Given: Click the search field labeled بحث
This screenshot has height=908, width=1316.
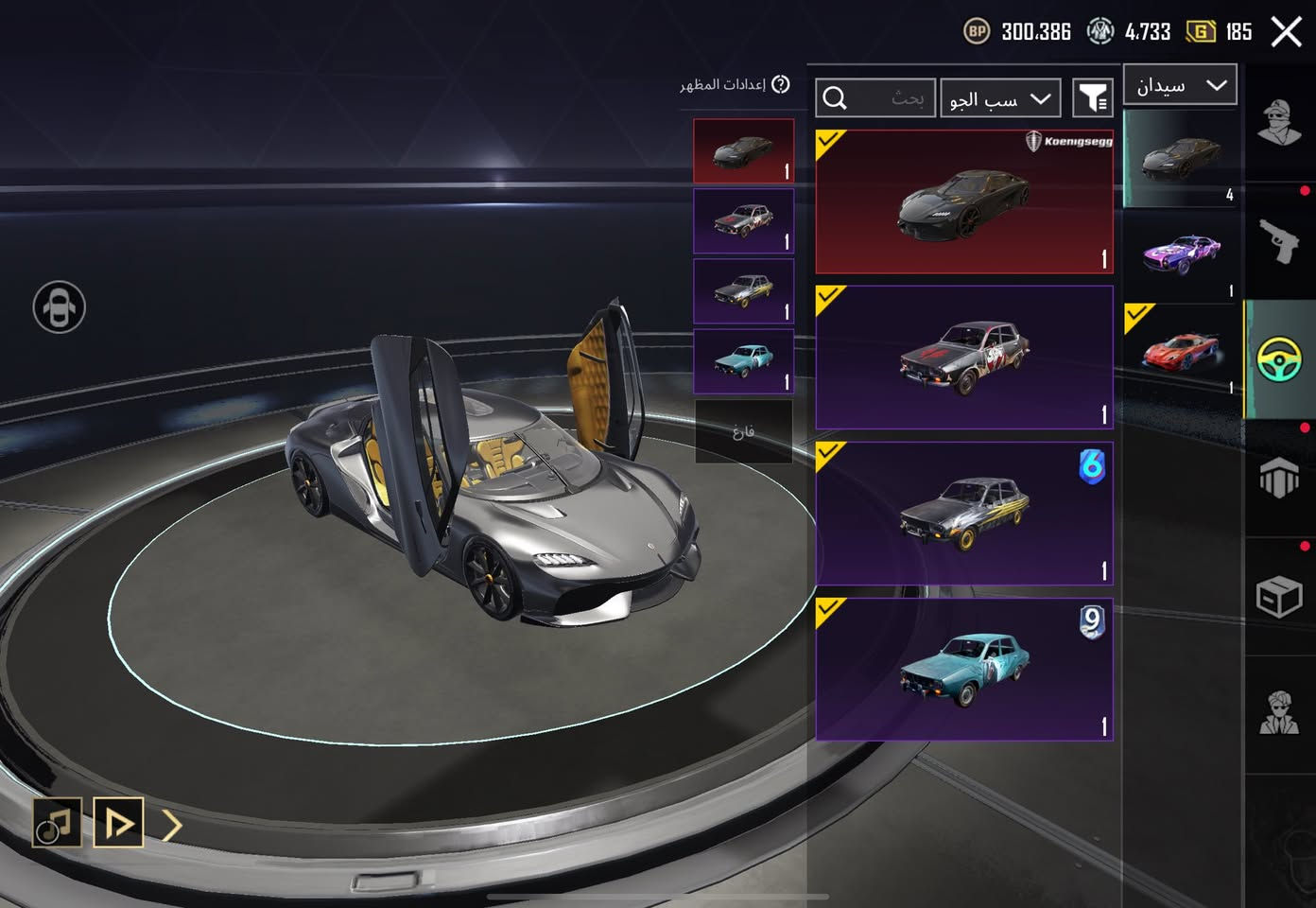Looking at the screenshot, I should click(875, 98).
